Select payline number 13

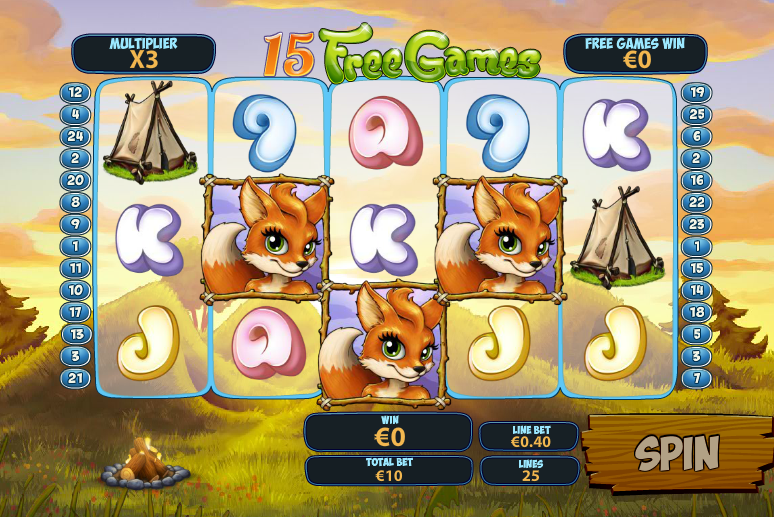pyautogui.click(x=75, y=334)
